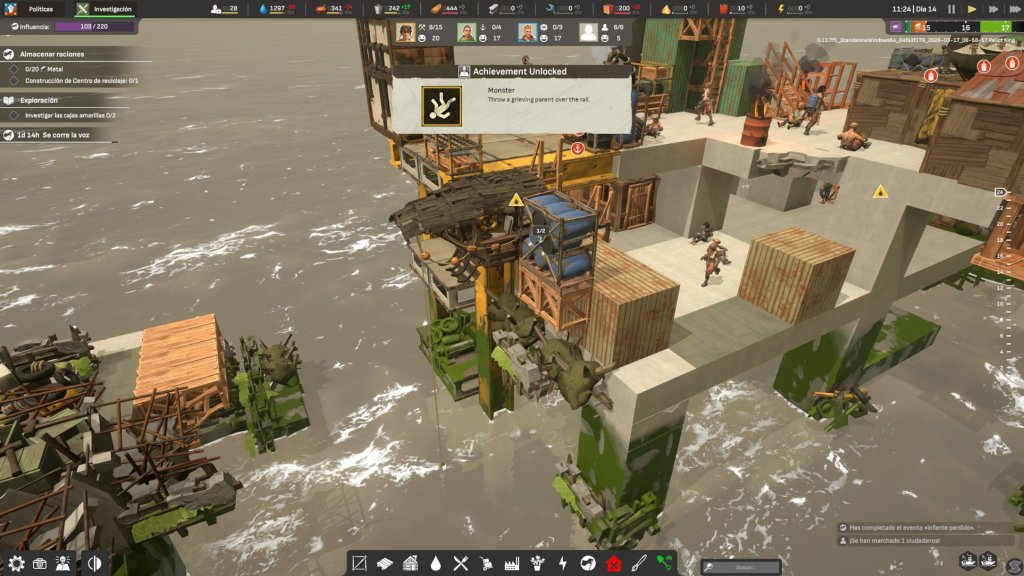Open settings with the gear icon

pos(16,563)
